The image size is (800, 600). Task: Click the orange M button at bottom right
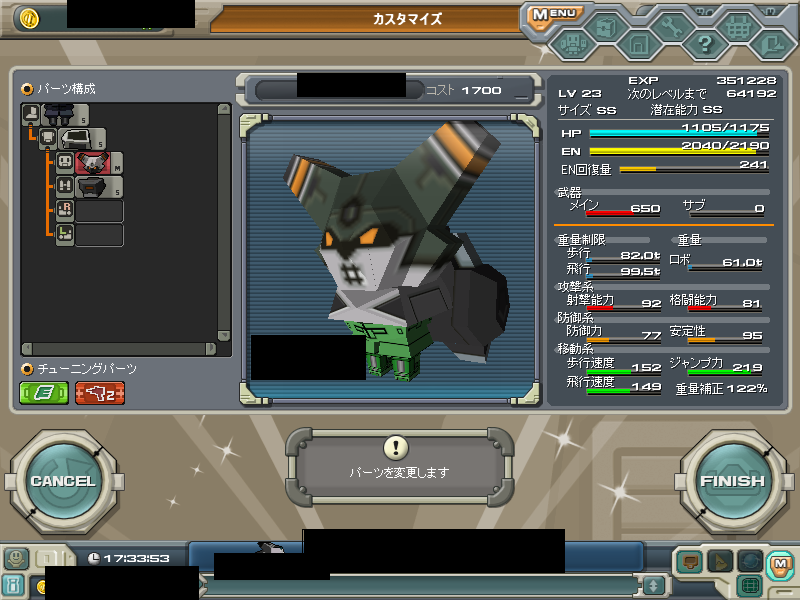tap(780, 564)
